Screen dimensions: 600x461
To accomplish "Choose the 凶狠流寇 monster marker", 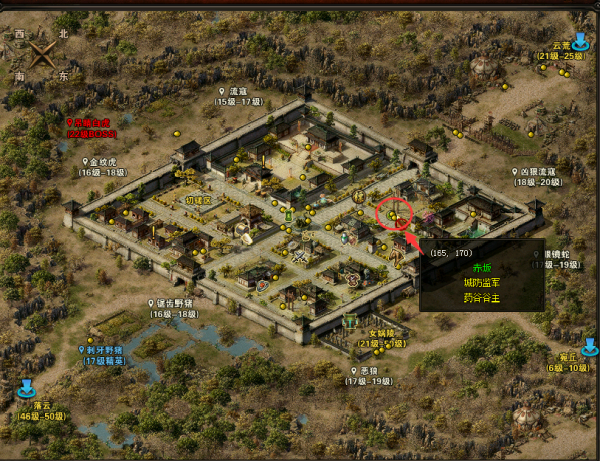I will pyautogui.click(x=515, y=171).
